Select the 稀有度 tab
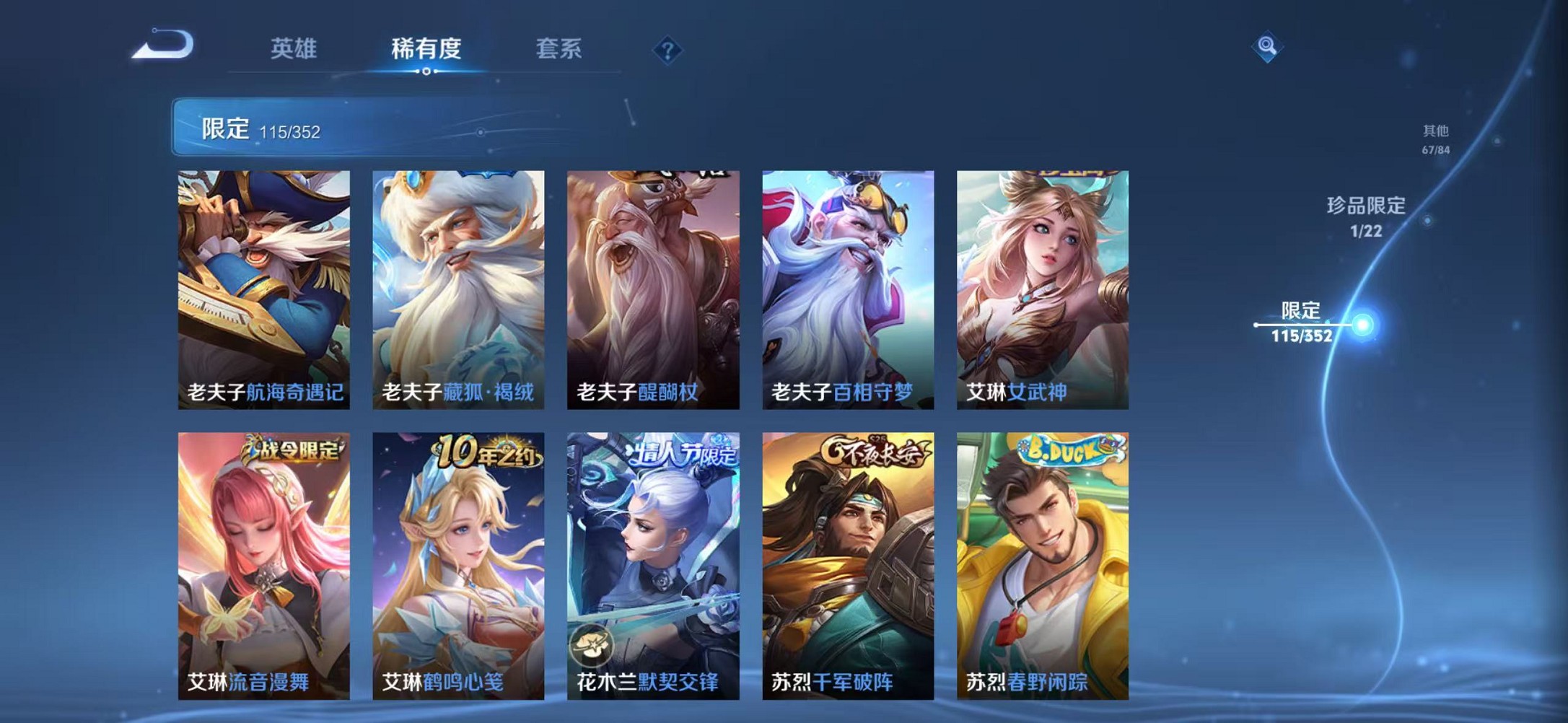 tap(428, 48)
